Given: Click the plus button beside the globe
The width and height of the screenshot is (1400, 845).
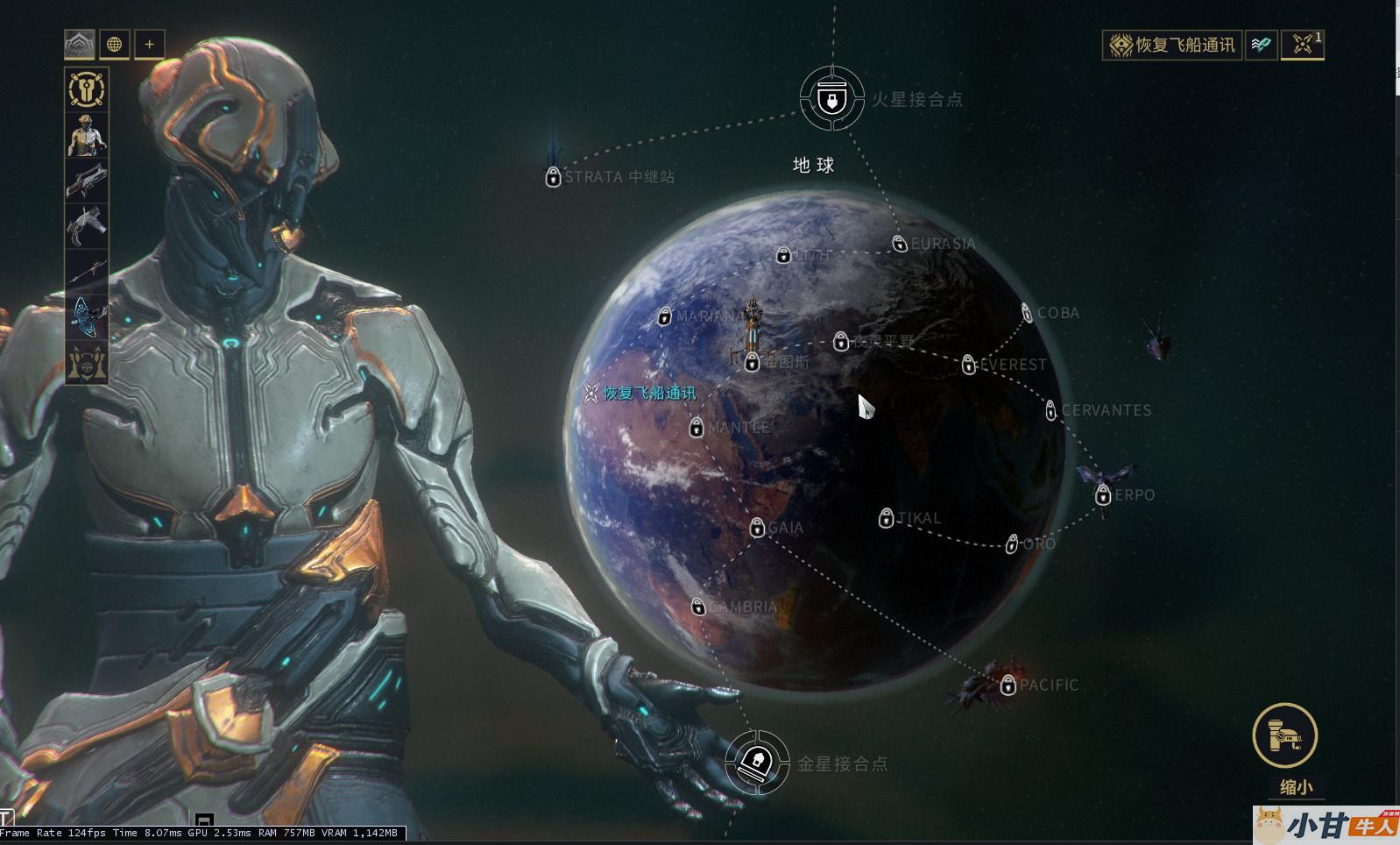Looking at the screenshot, I should (x=149, y=44).
